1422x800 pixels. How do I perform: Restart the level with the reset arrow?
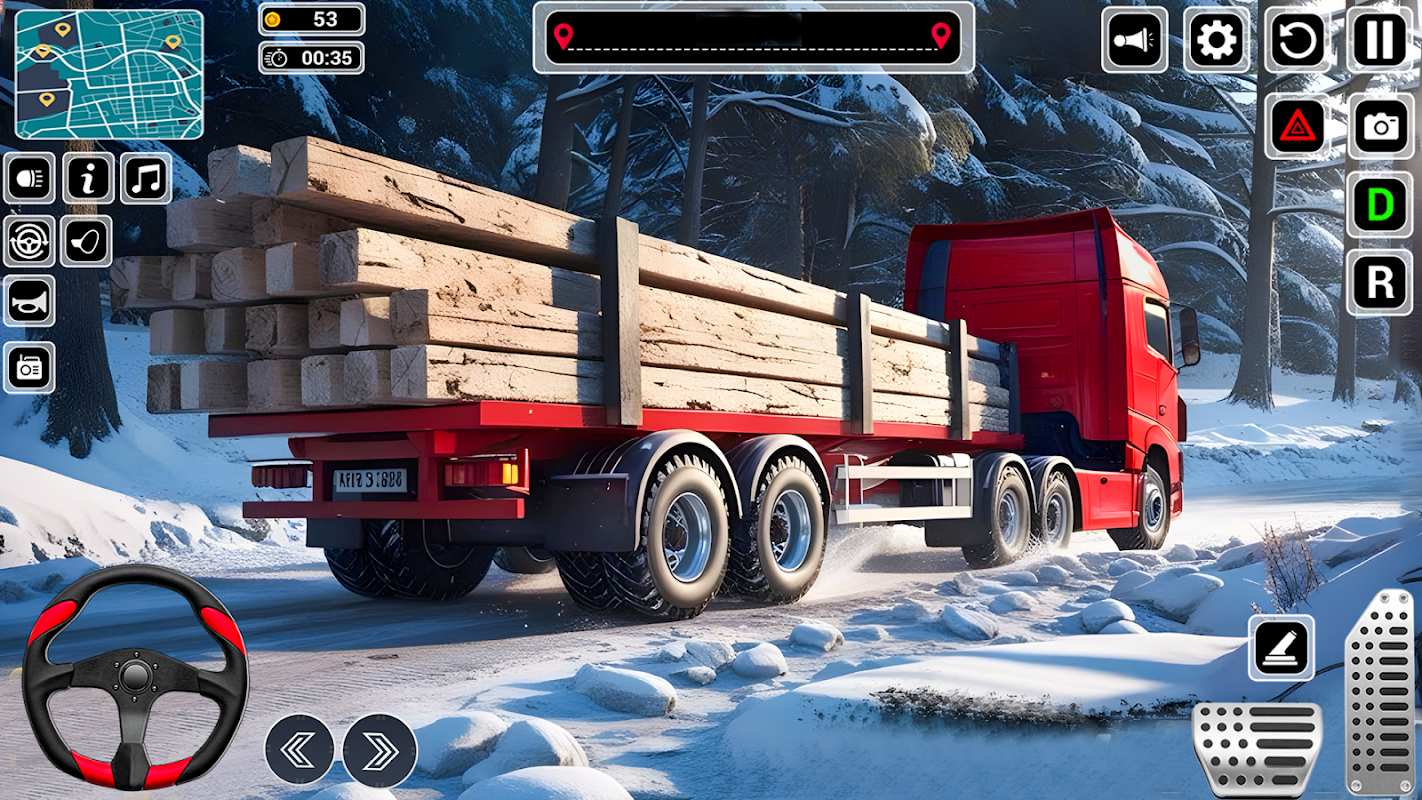[x=1298, y=41]
